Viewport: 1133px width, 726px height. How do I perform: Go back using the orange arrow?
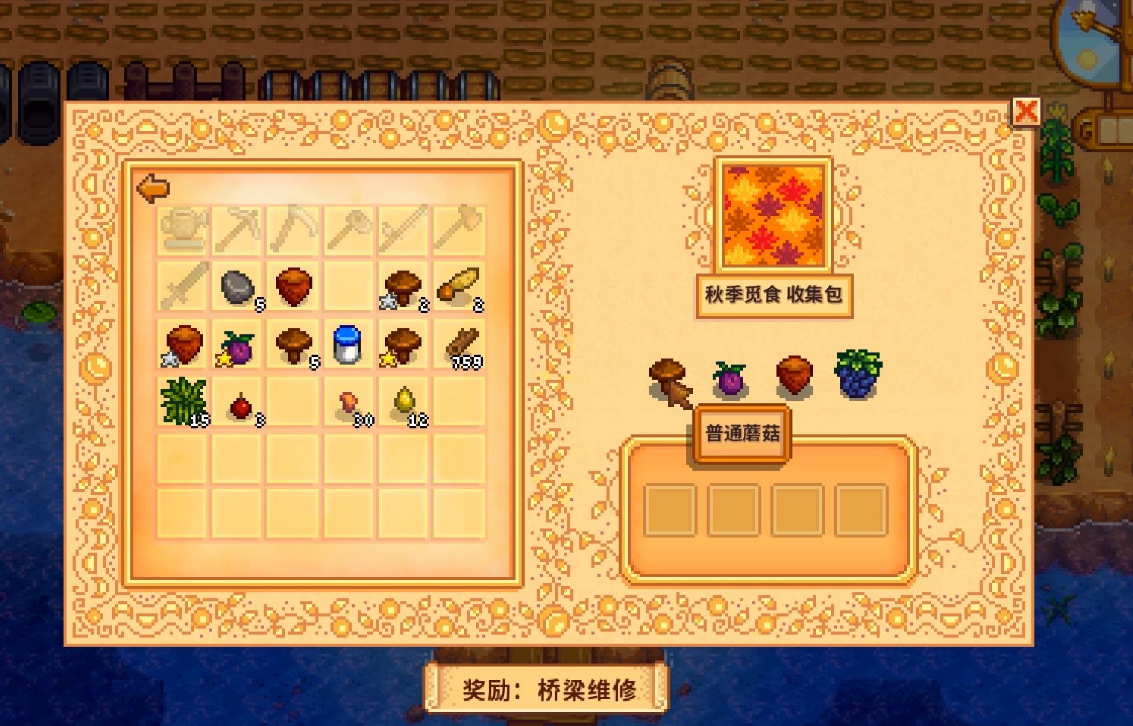point(152,187)
